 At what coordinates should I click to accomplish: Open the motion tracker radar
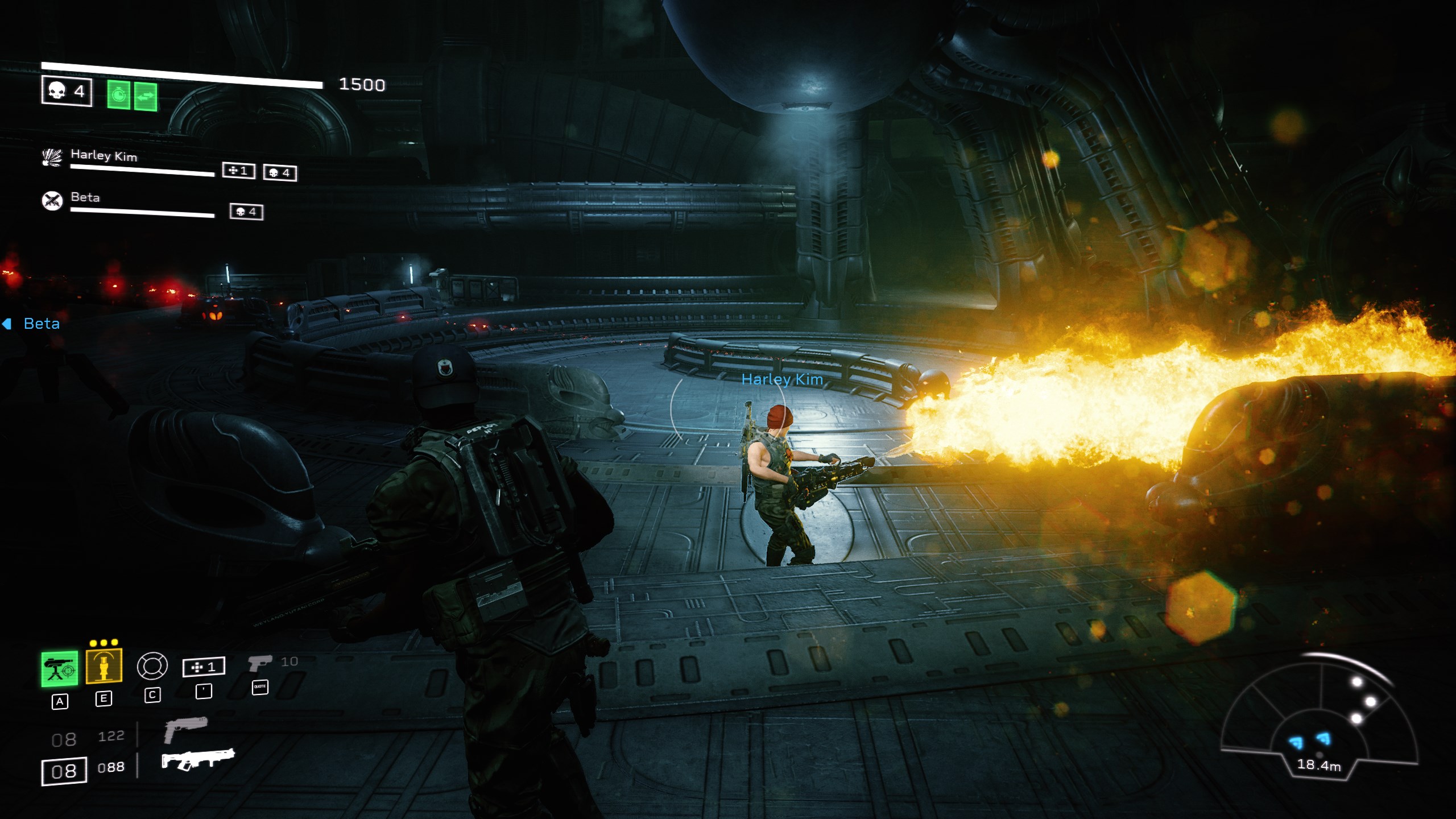(x=1318, y=719)
